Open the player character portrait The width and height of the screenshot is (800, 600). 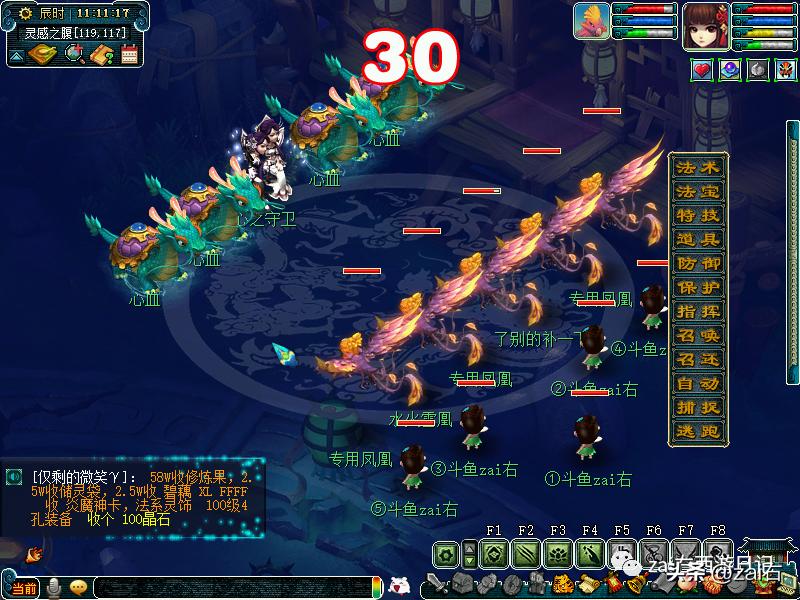point(705,25)
